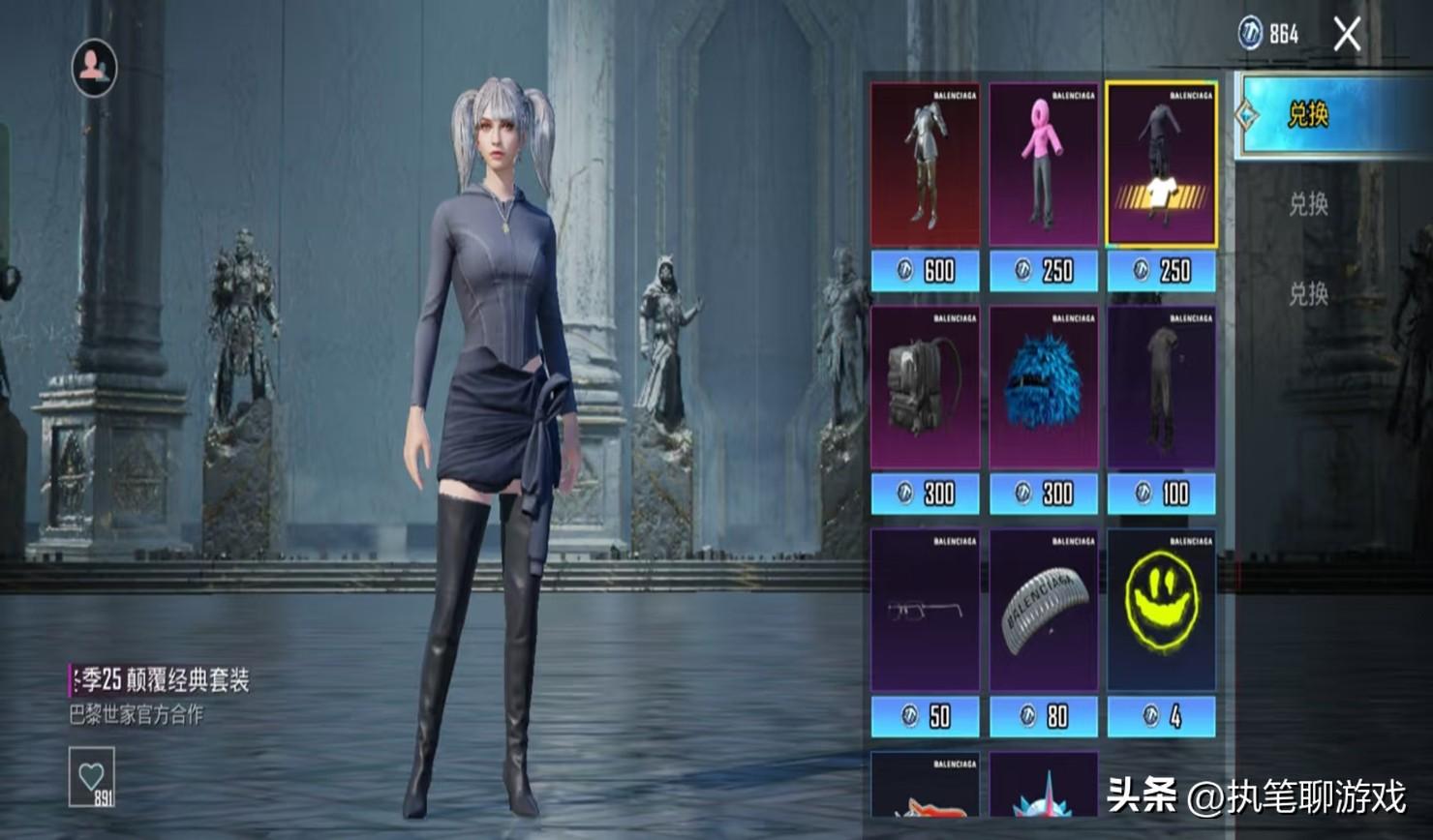Select the 600-coin armored outfit item
The image size is (1433, 840).
point(925,165)
